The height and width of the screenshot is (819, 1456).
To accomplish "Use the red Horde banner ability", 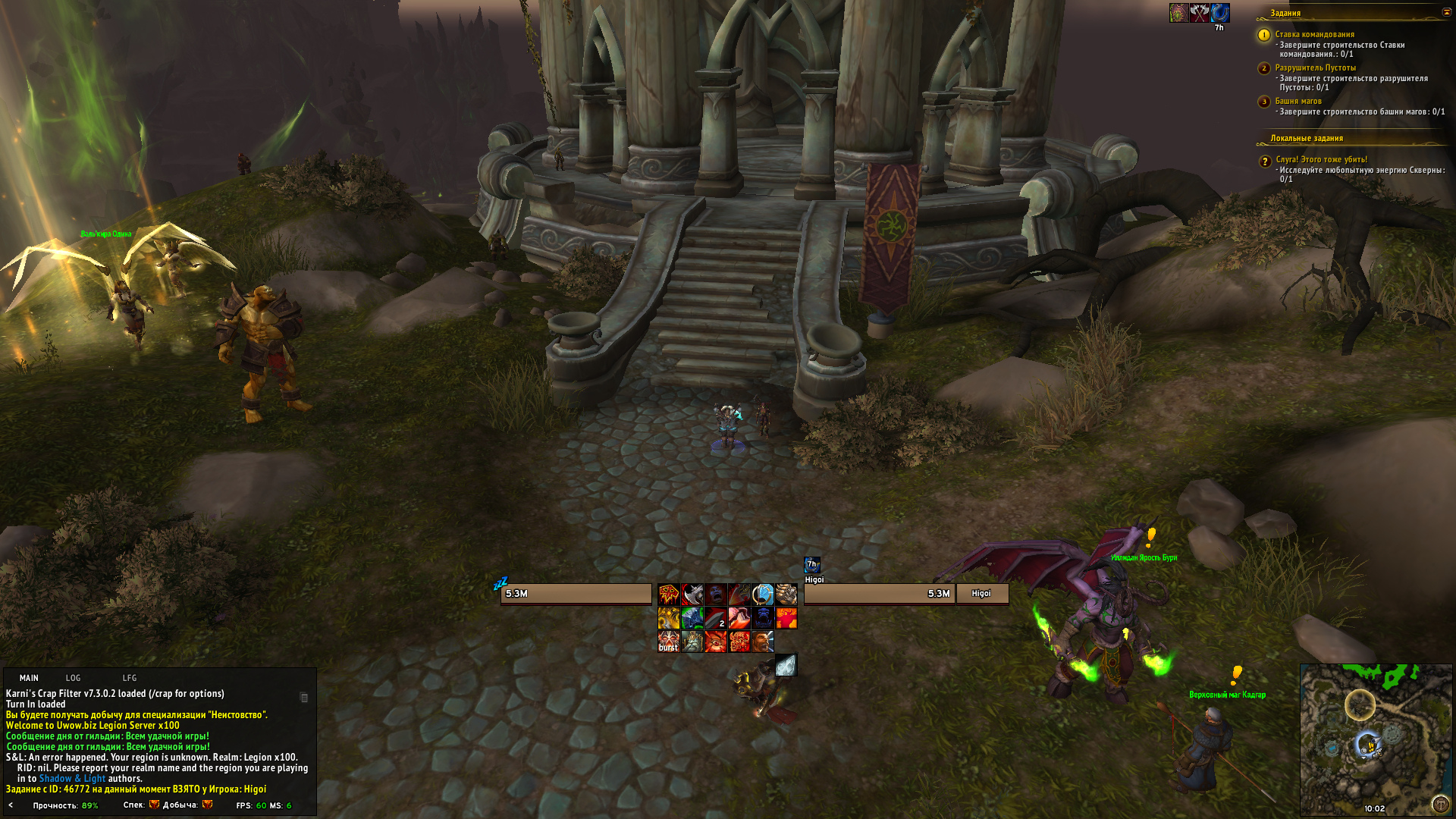I will 668,594.
